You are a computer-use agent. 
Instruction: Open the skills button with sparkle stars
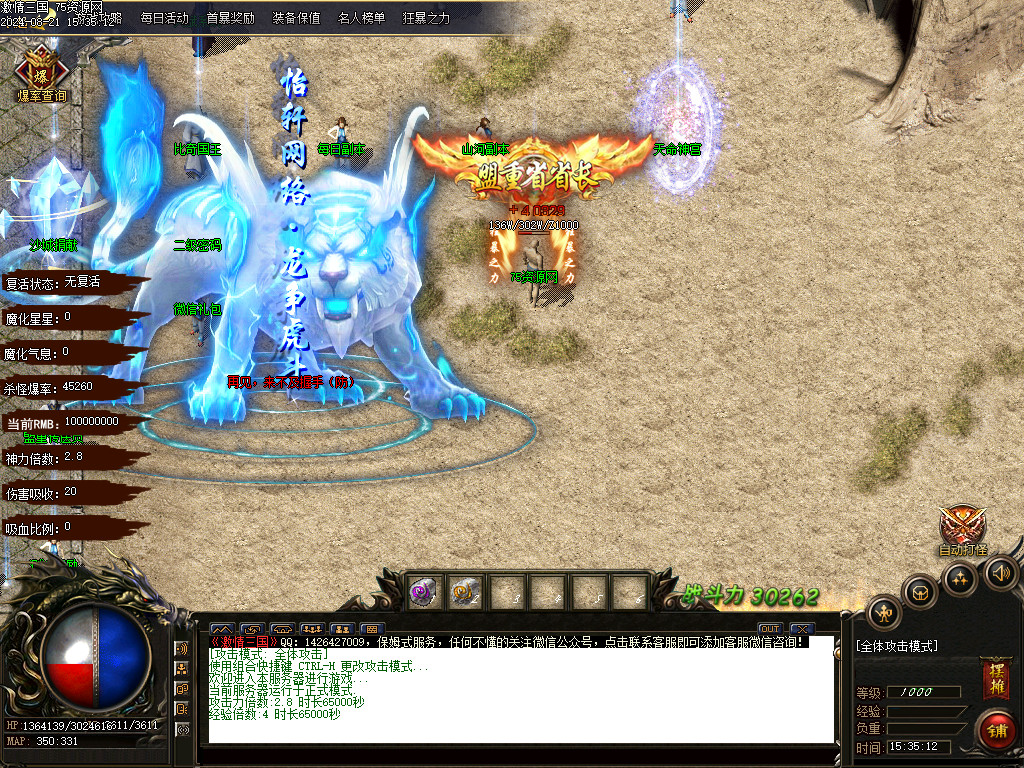click(x=961, y=579)
